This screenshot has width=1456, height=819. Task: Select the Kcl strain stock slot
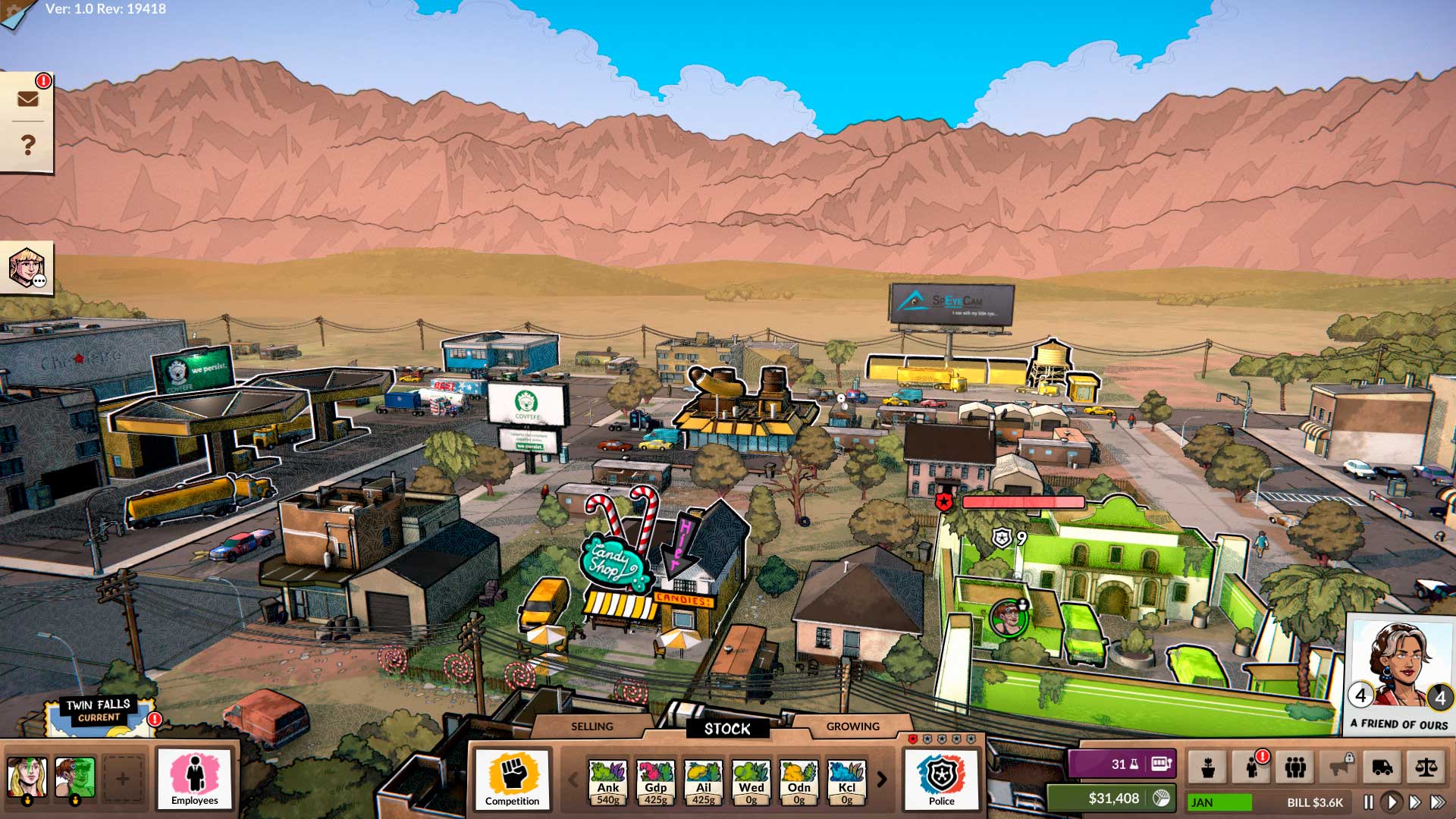(x=846, y=781)
